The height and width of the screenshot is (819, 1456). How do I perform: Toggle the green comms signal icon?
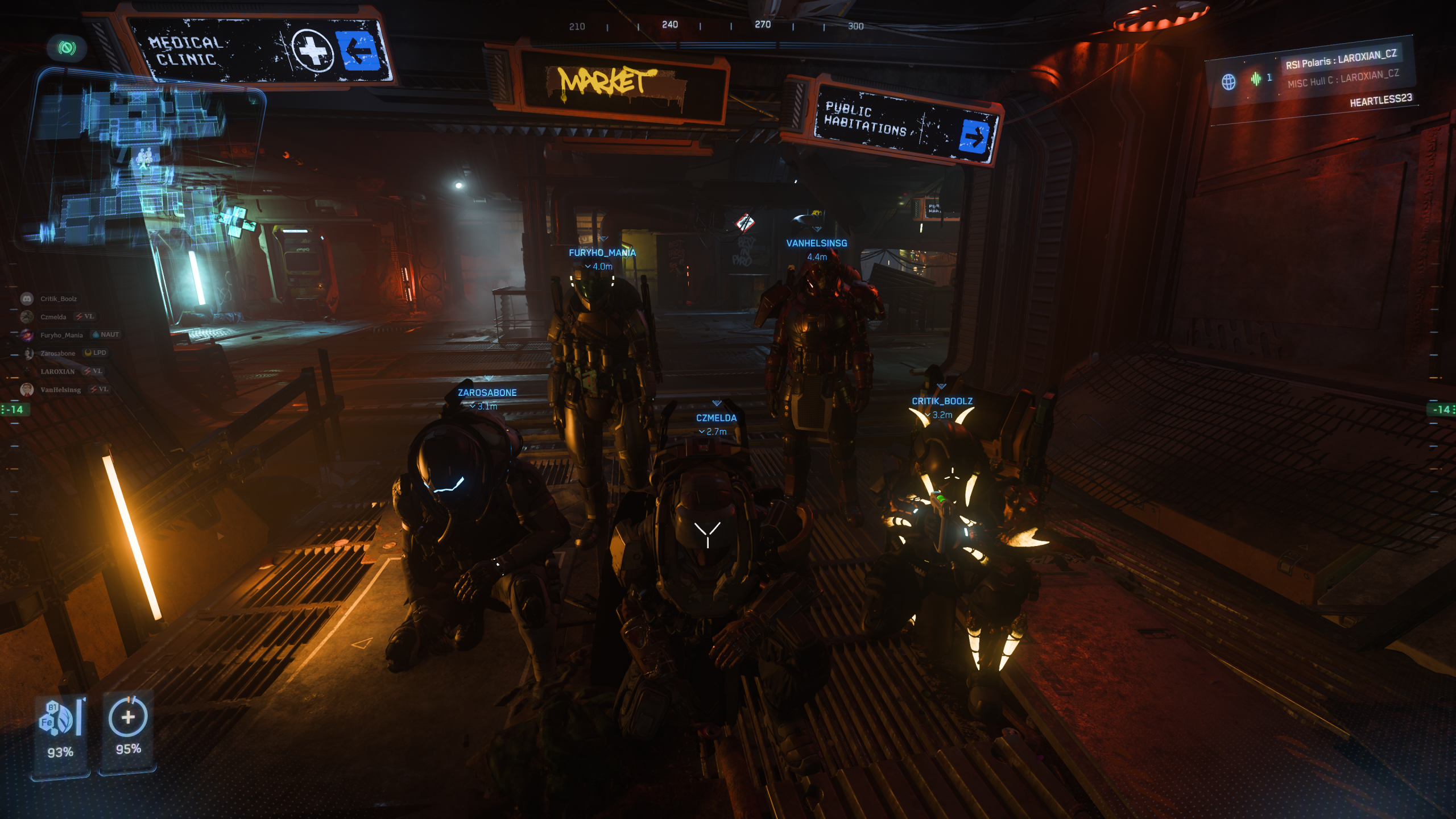67,48
